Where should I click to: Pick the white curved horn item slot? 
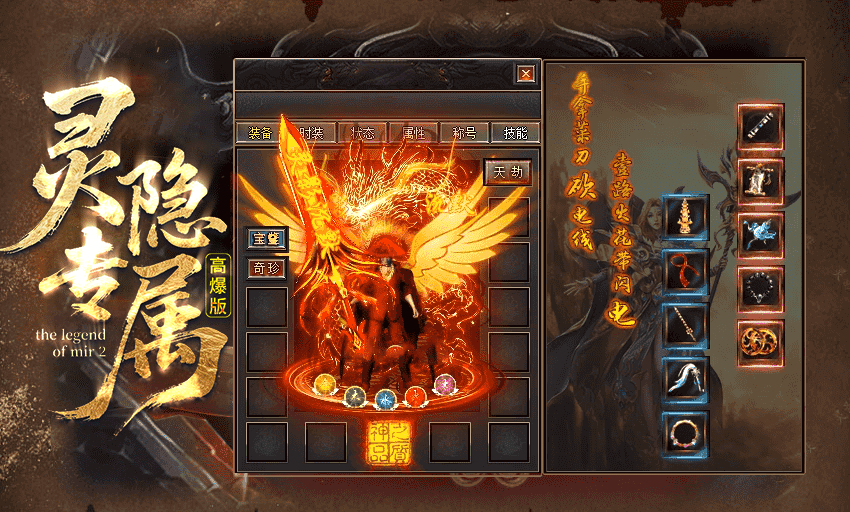[686, 379]
